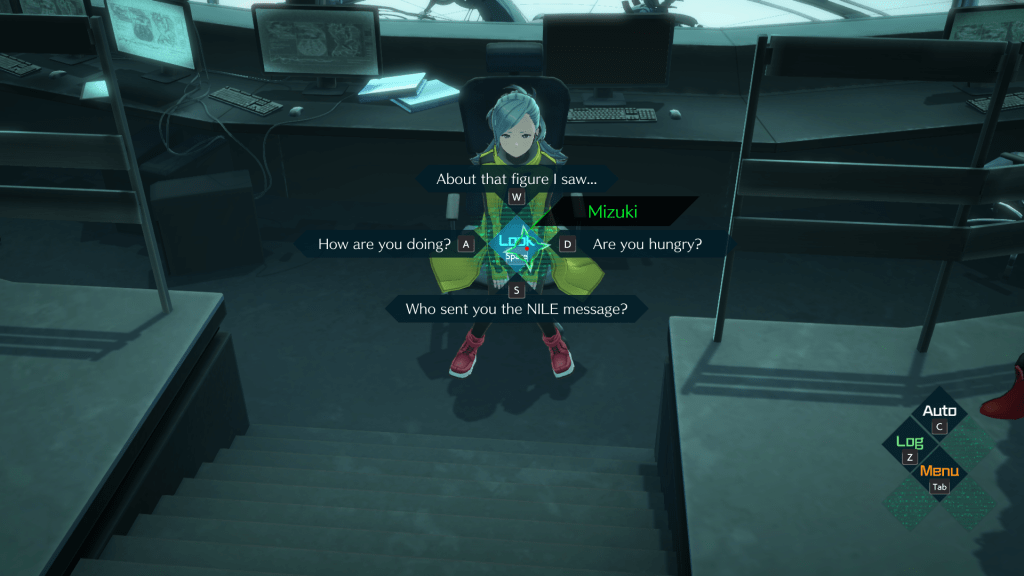Ask "Who sent you the NILE message?"

(516, 309)
